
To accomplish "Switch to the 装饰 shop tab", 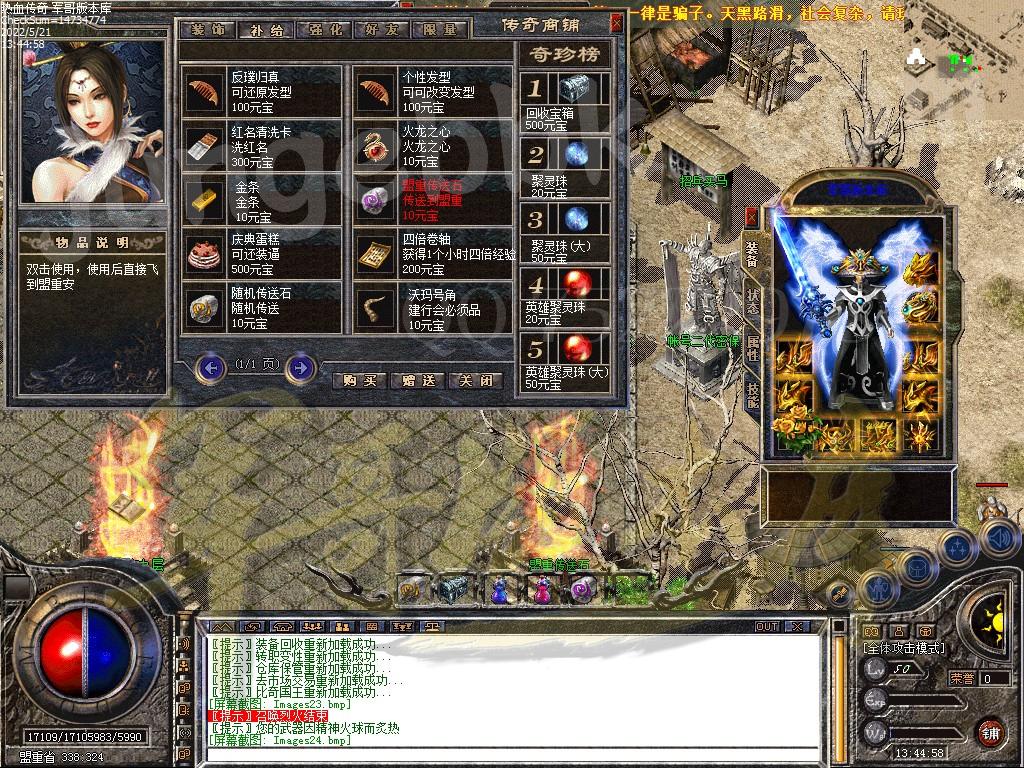I will (x=210, y=29).
